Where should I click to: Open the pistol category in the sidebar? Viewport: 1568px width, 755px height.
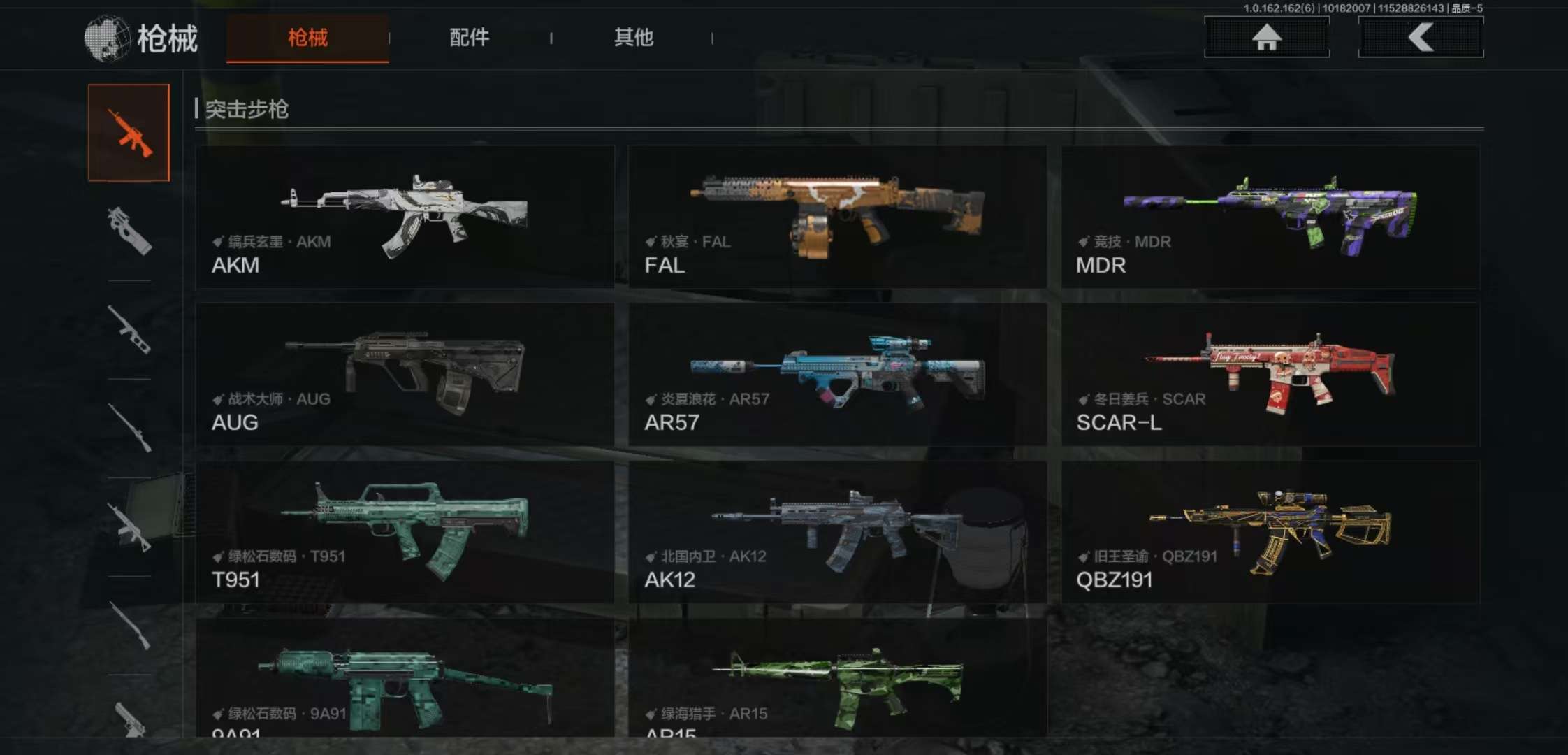(x=129, y=720)
